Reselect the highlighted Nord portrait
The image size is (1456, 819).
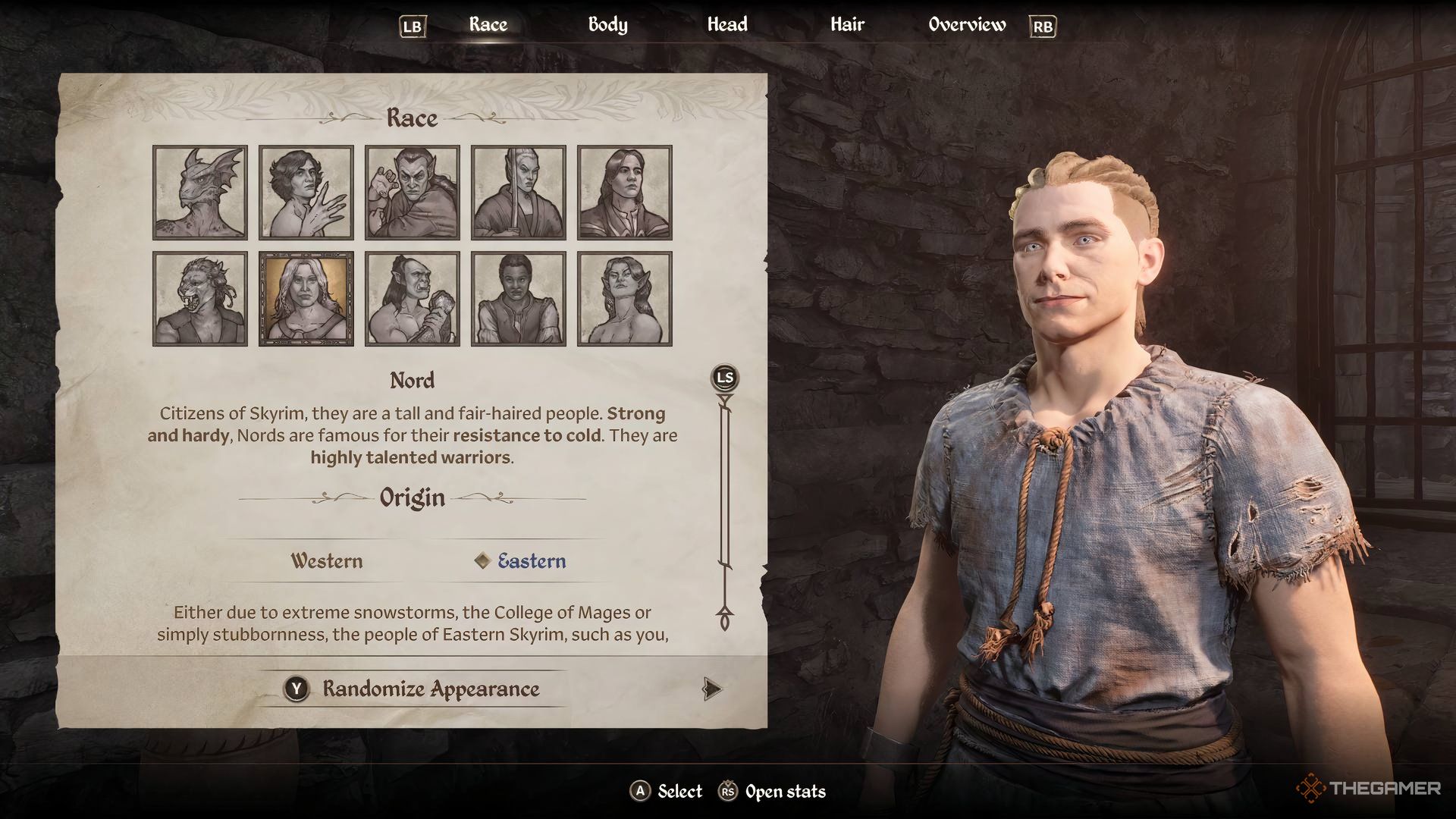[x=306, y=297]
